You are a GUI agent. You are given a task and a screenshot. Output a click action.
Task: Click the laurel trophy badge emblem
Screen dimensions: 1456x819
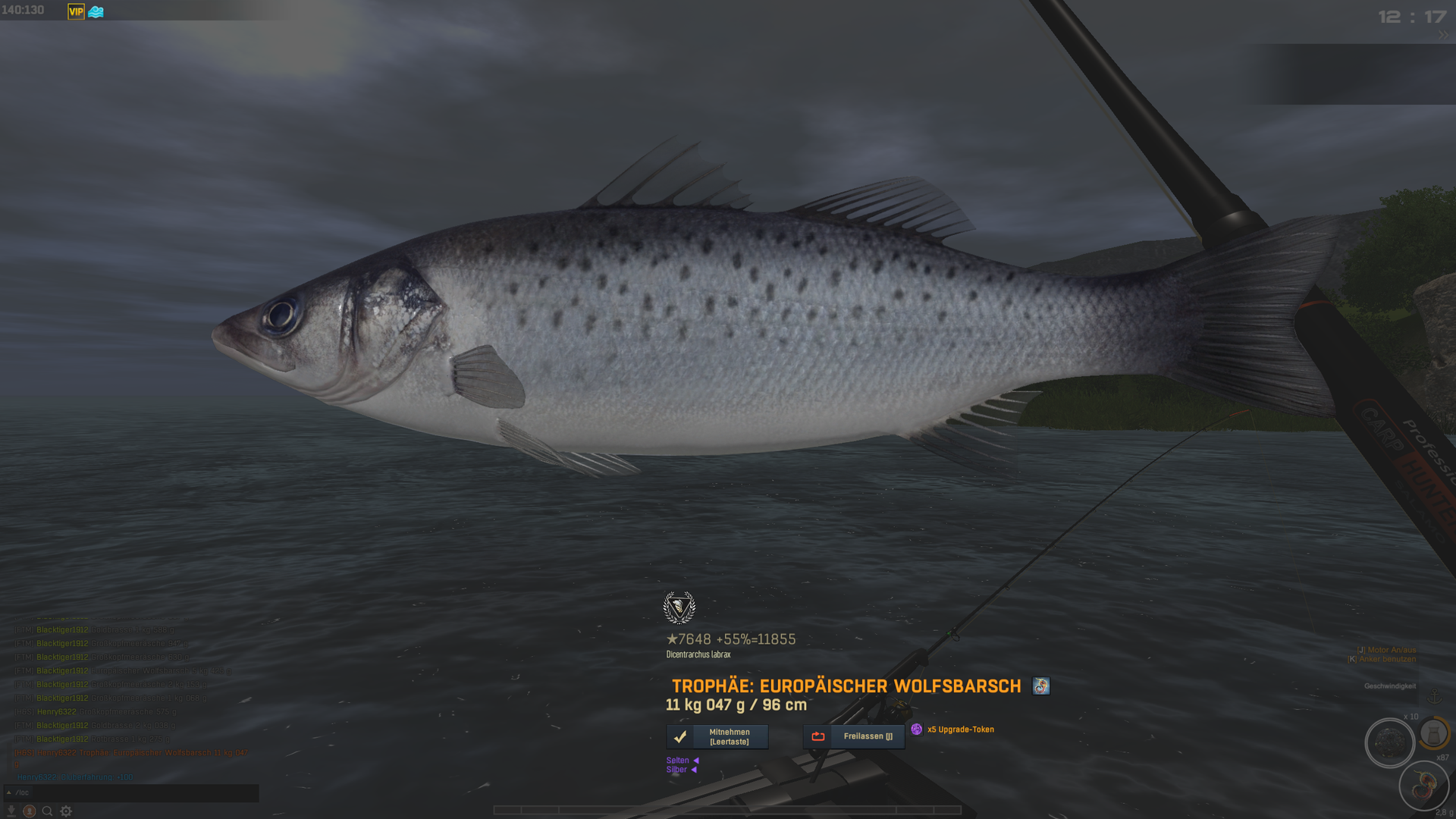pos(679,607)
